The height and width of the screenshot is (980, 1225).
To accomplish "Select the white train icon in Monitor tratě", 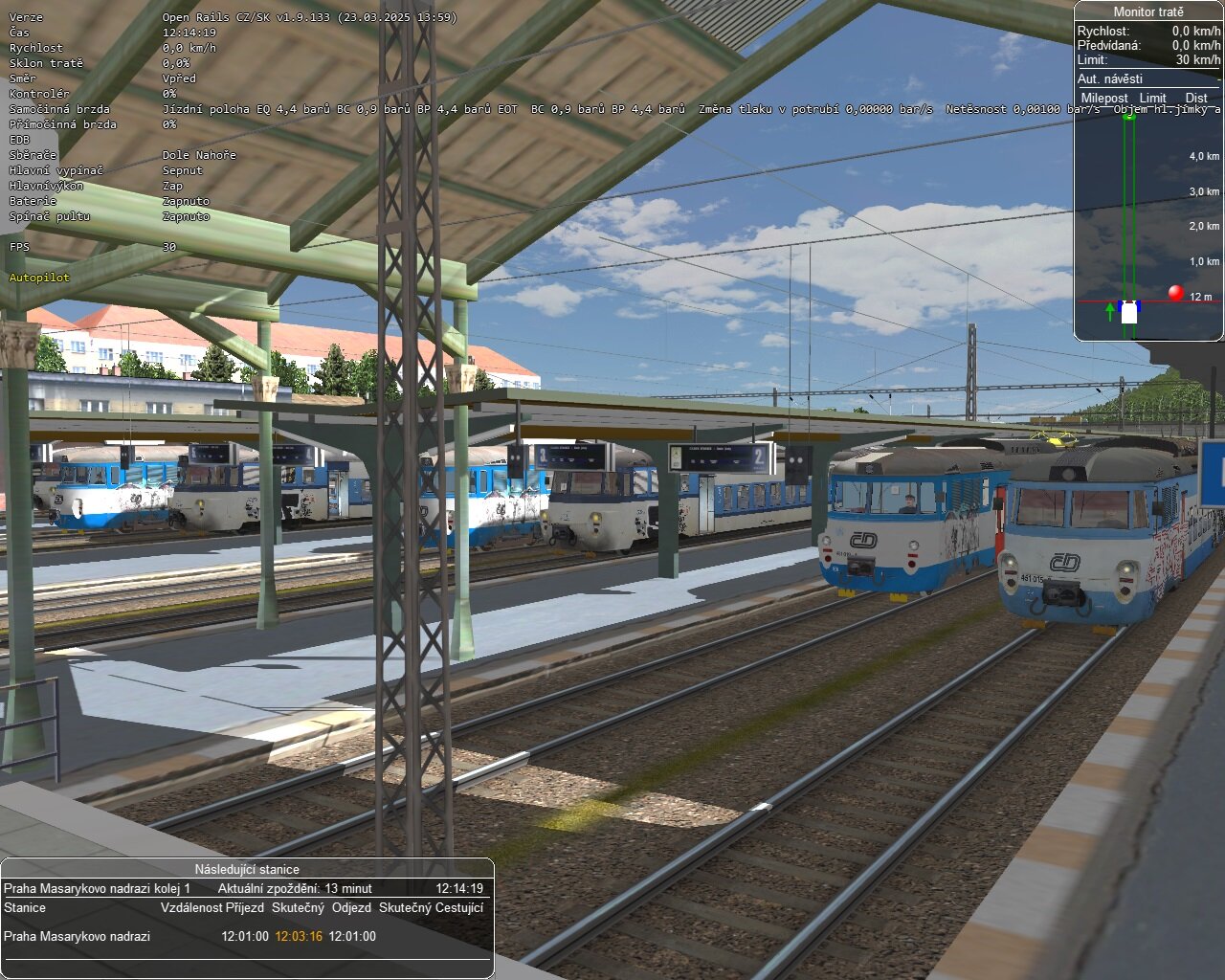I will 1129,313.
